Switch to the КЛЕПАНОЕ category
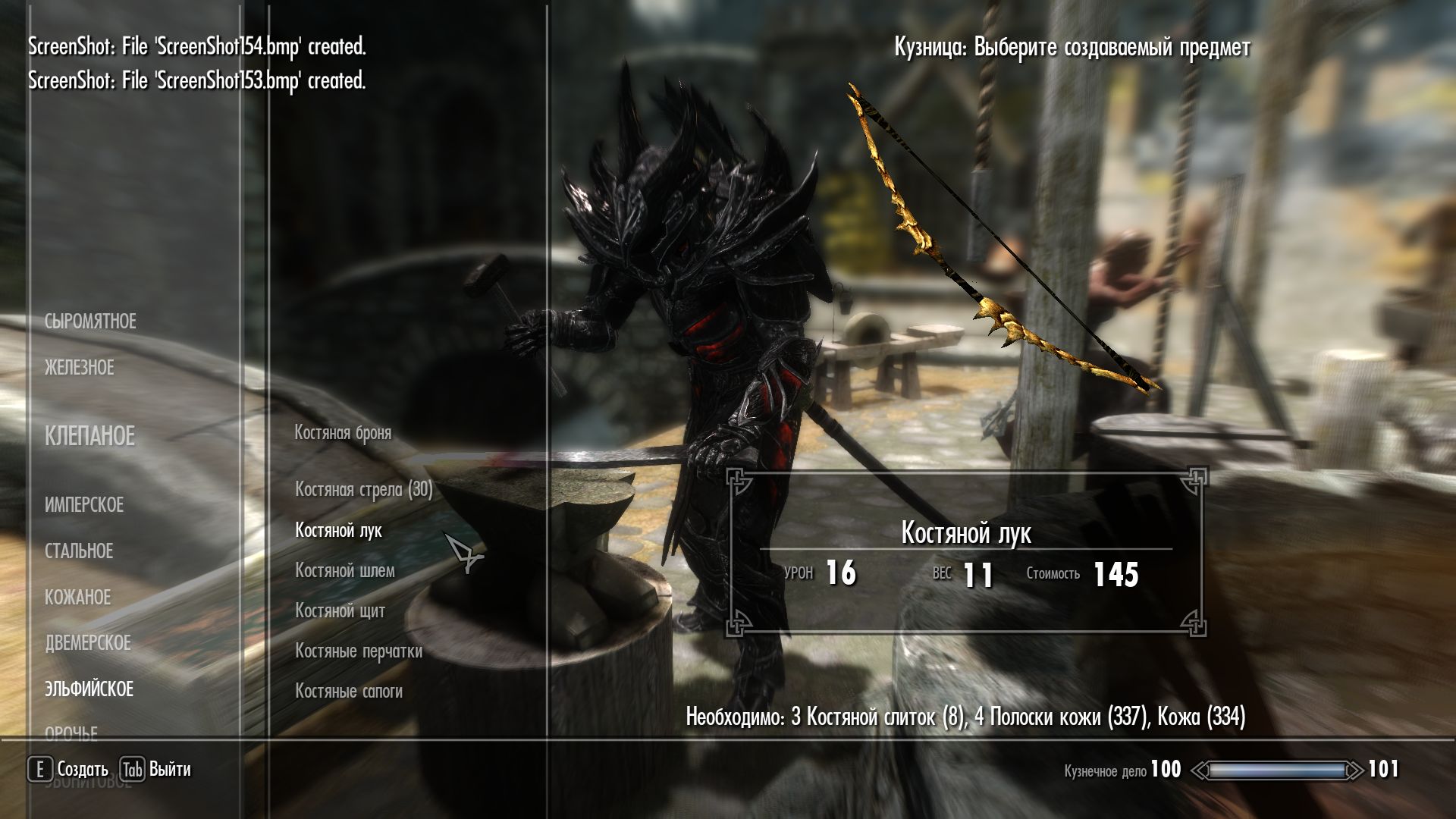Image resolution: width=1456 pixels, height=819 pixels. [x=89, y=436]
